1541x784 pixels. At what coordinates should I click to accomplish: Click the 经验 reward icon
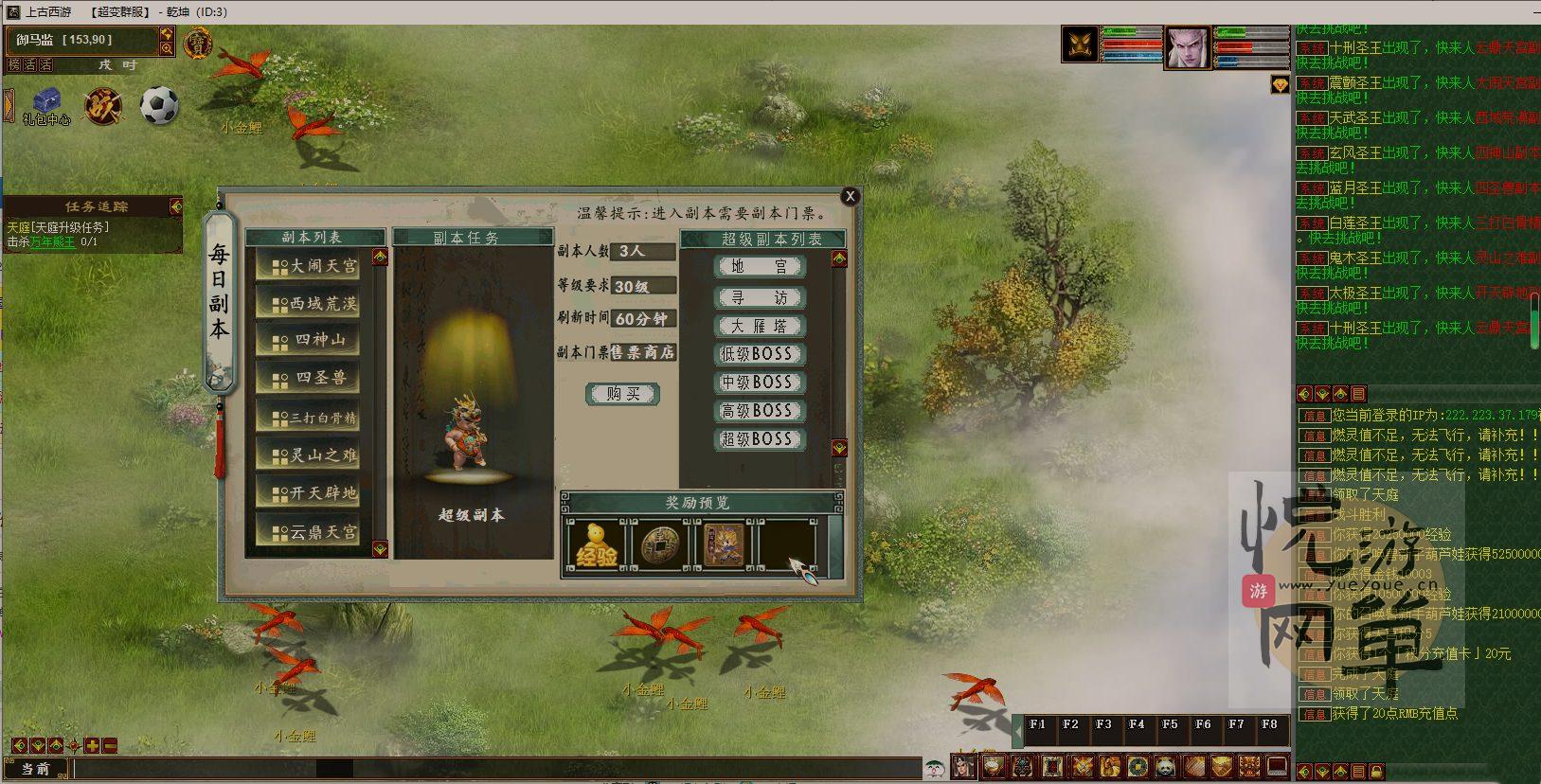click(x=596, y=545)
